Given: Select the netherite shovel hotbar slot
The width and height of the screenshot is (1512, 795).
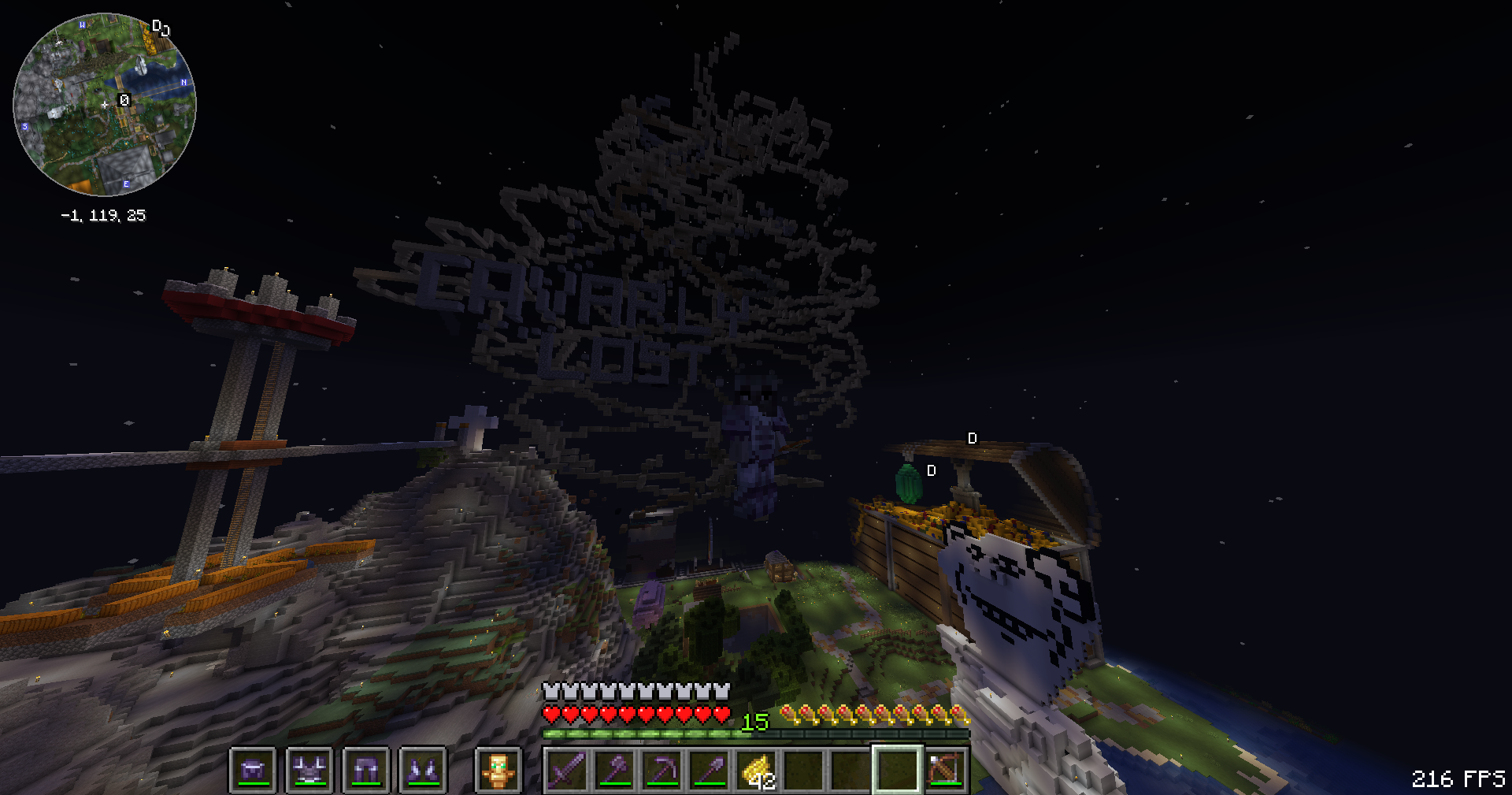Looking at the screenshot, I should pyautogui.click(x=709, y=770).
